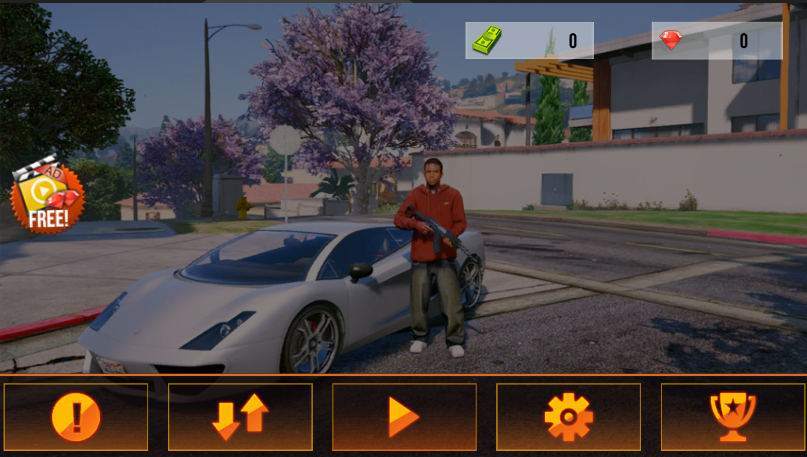The height and width of the screenshot is (457, 807).
Task: Open the cash balance panel
Action: 529,41
